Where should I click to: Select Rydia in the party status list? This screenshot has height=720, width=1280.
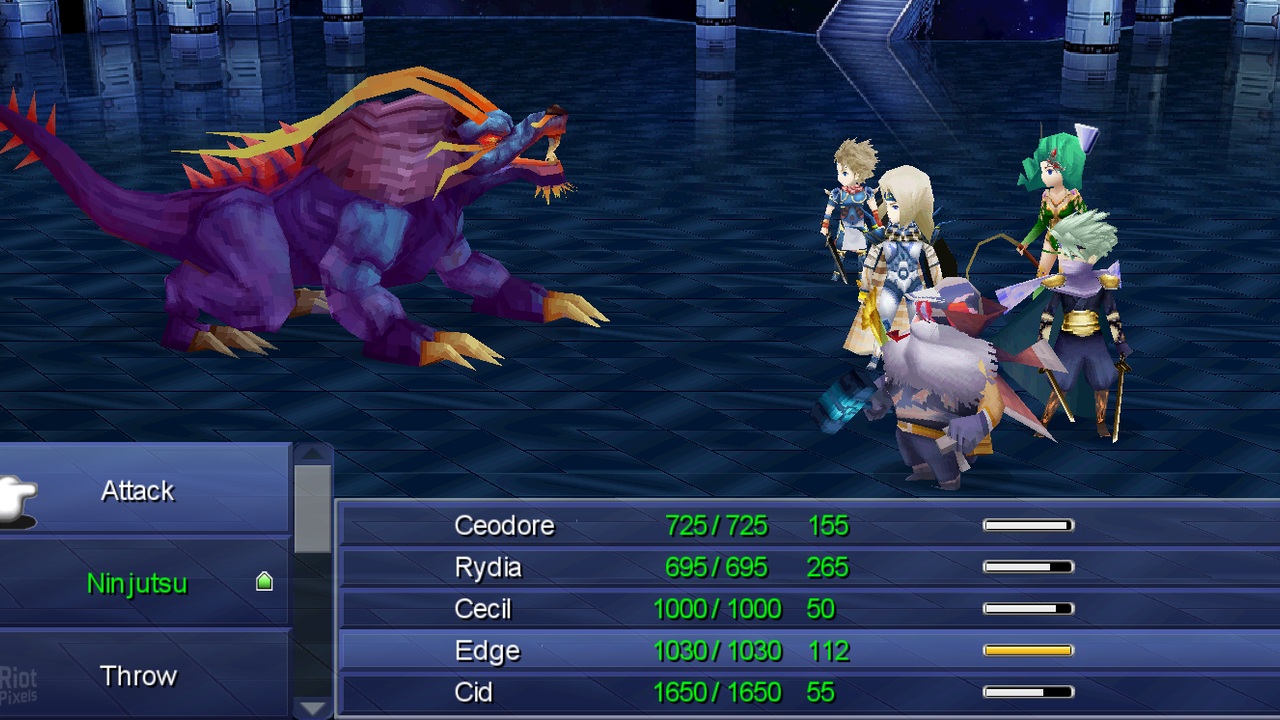coord(488,567)
